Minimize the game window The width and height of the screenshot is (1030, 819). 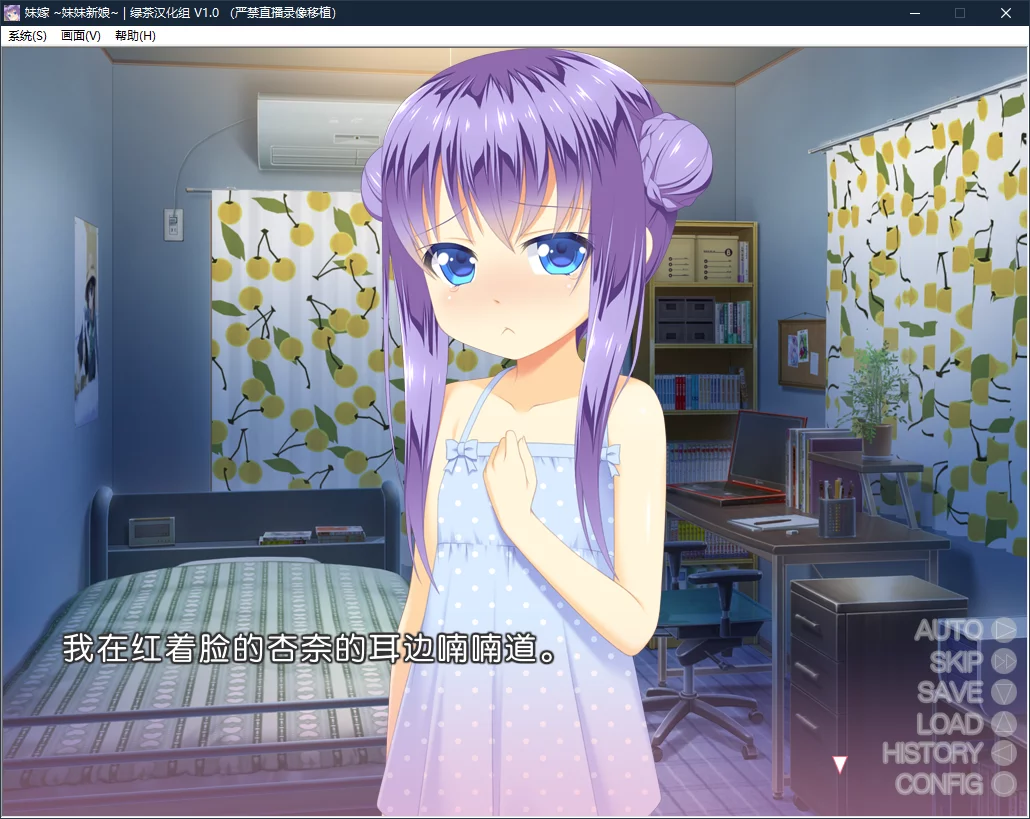point(914,13)
